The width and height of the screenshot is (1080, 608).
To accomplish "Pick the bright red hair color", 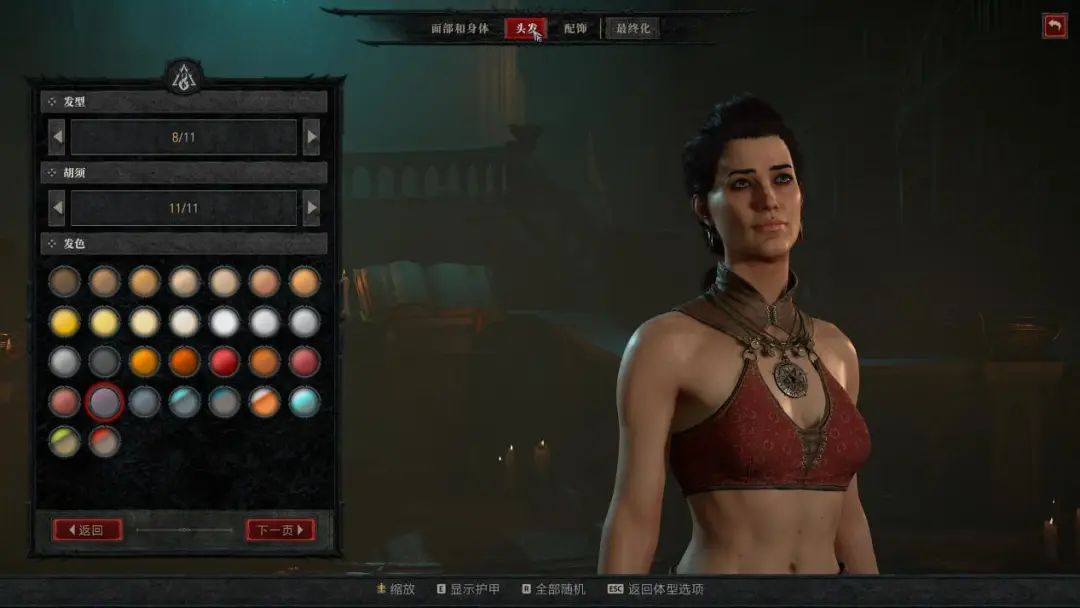I will click(x=225, y=361).
